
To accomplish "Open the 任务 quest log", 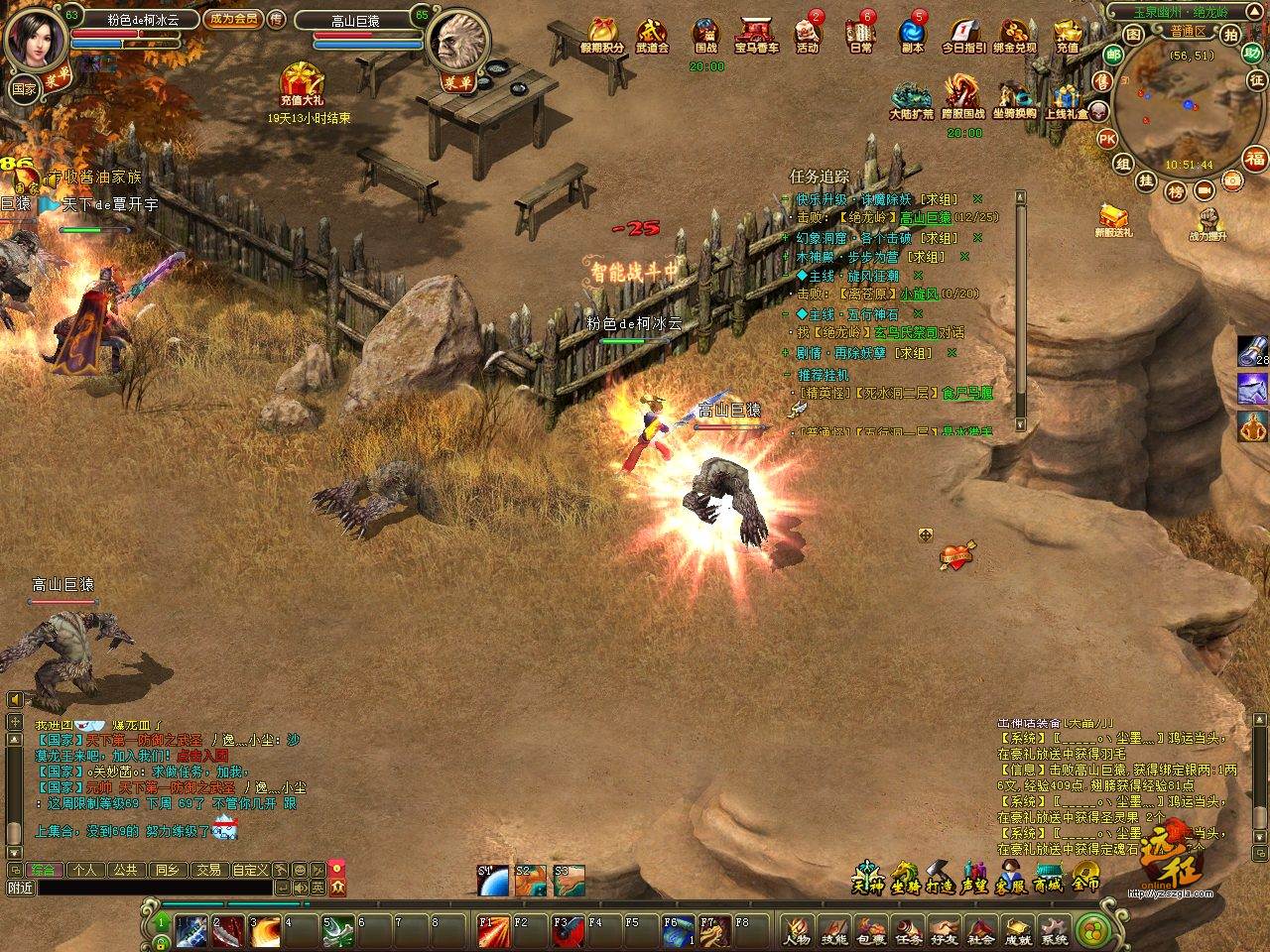I will [x=908, y=931].
